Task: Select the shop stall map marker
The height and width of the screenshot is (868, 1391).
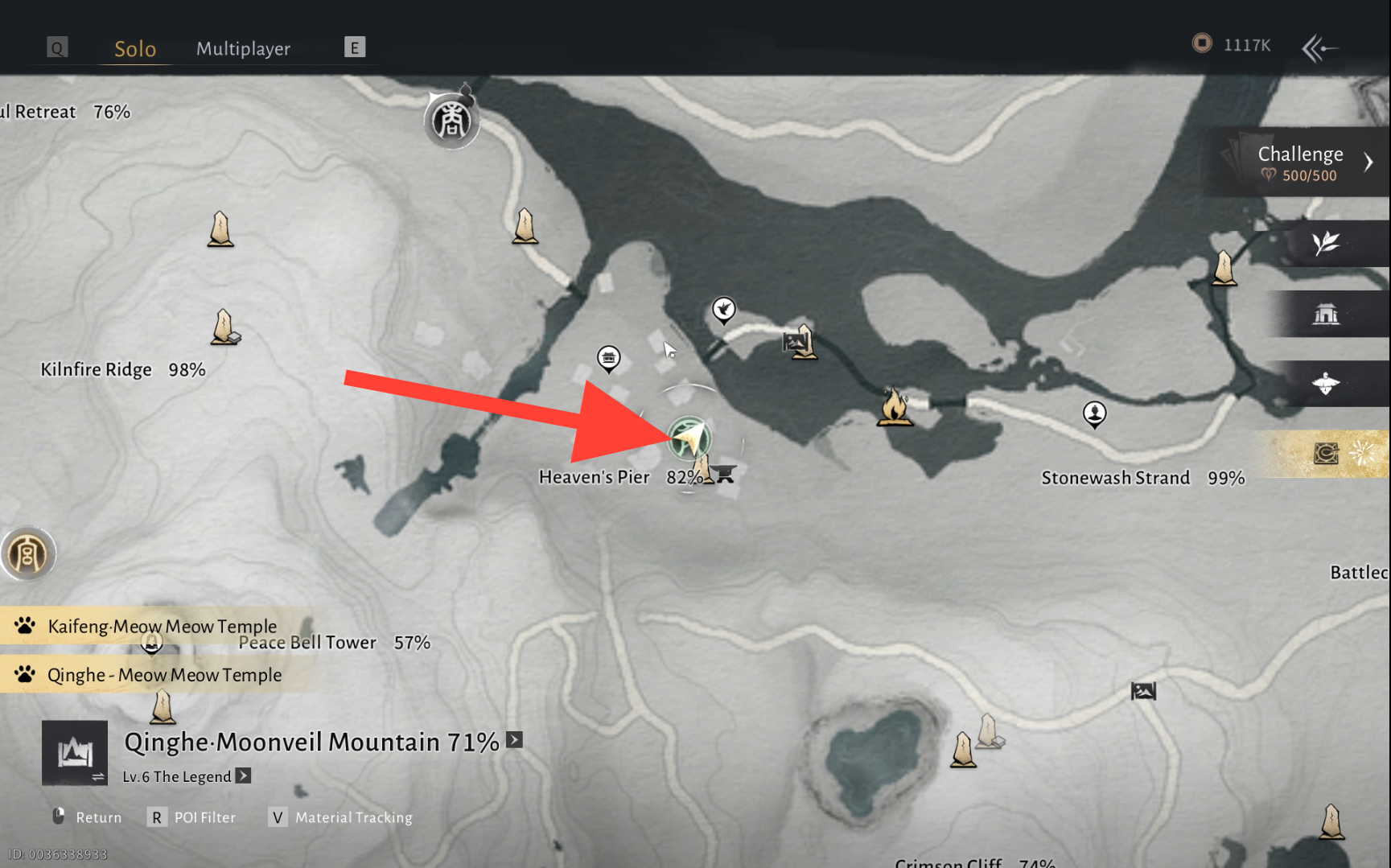Action: (x=608, y=358)
